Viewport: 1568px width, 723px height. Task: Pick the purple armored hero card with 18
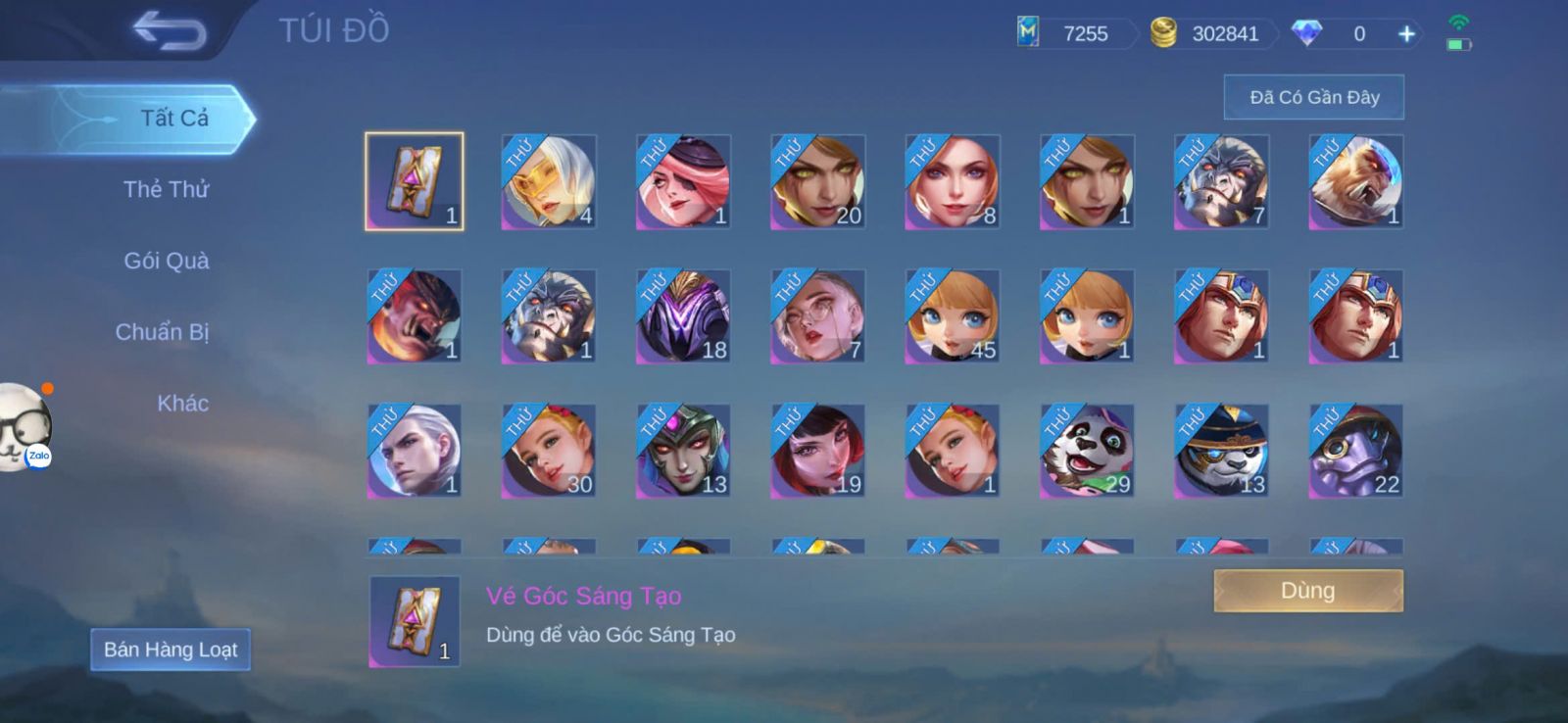point(683,317)
